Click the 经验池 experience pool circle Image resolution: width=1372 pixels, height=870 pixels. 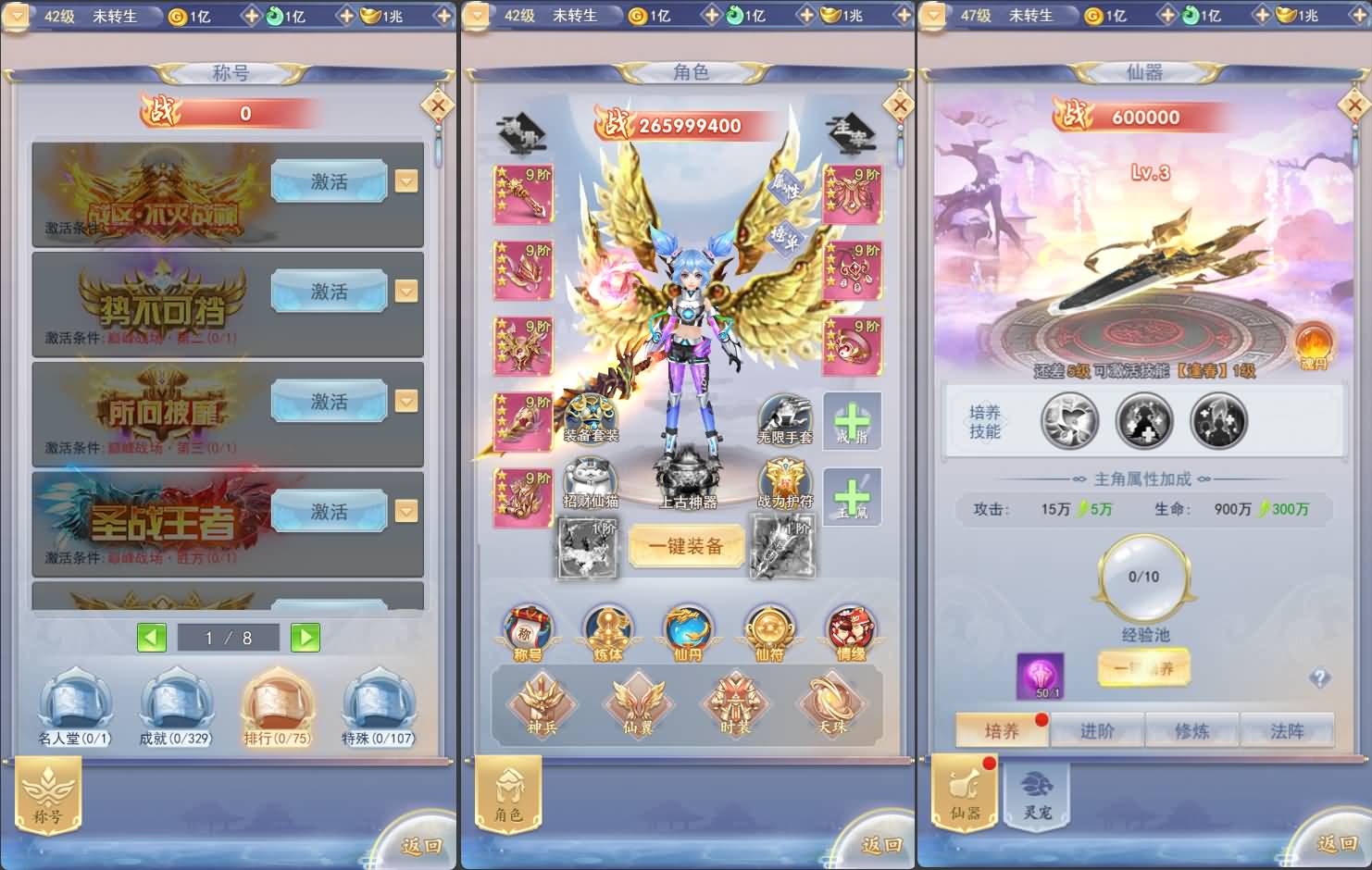(x=1144, y=578)
